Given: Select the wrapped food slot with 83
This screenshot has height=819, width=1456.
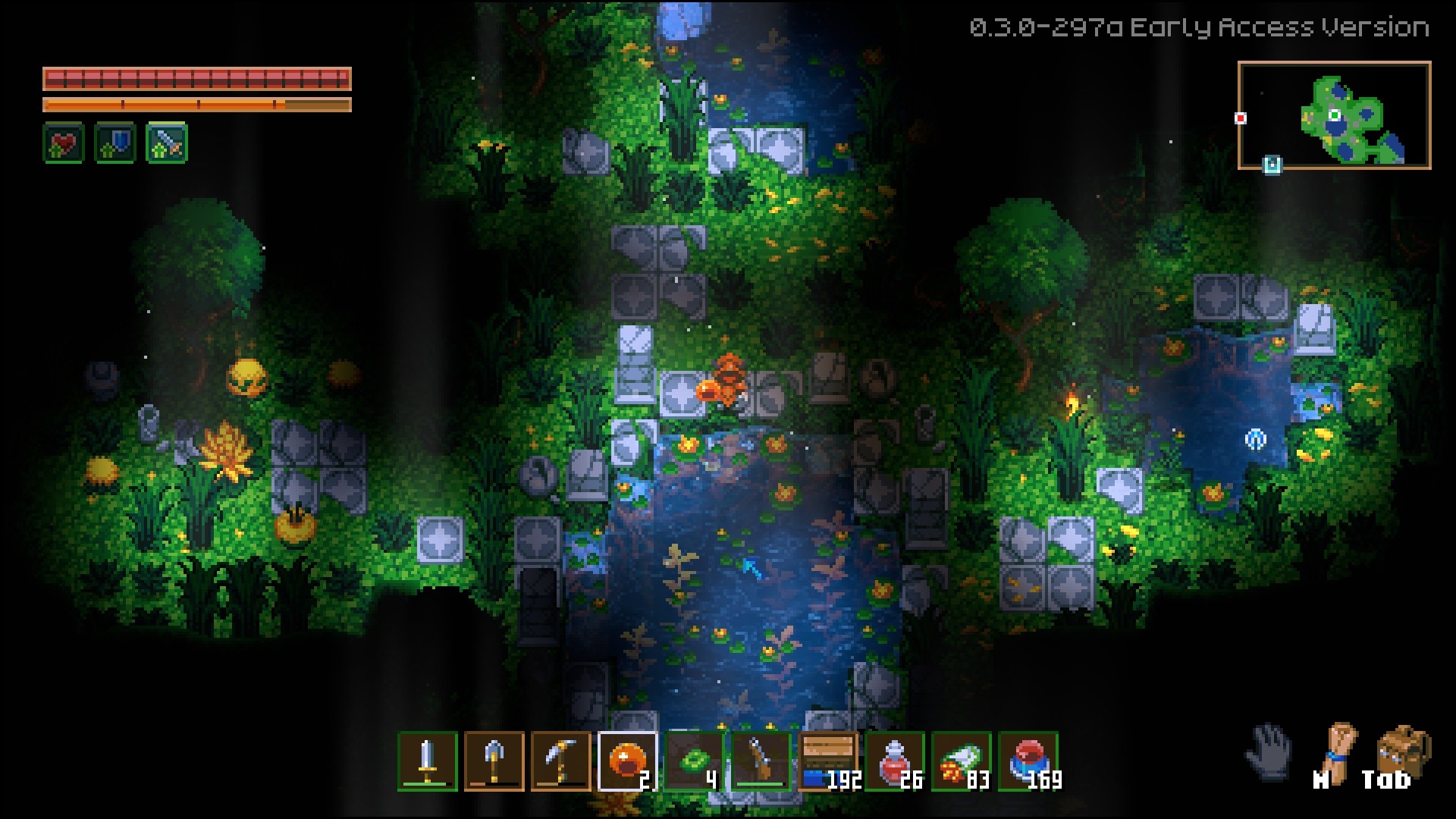Looking at the screenshot, I should click(x=962, y=761).
